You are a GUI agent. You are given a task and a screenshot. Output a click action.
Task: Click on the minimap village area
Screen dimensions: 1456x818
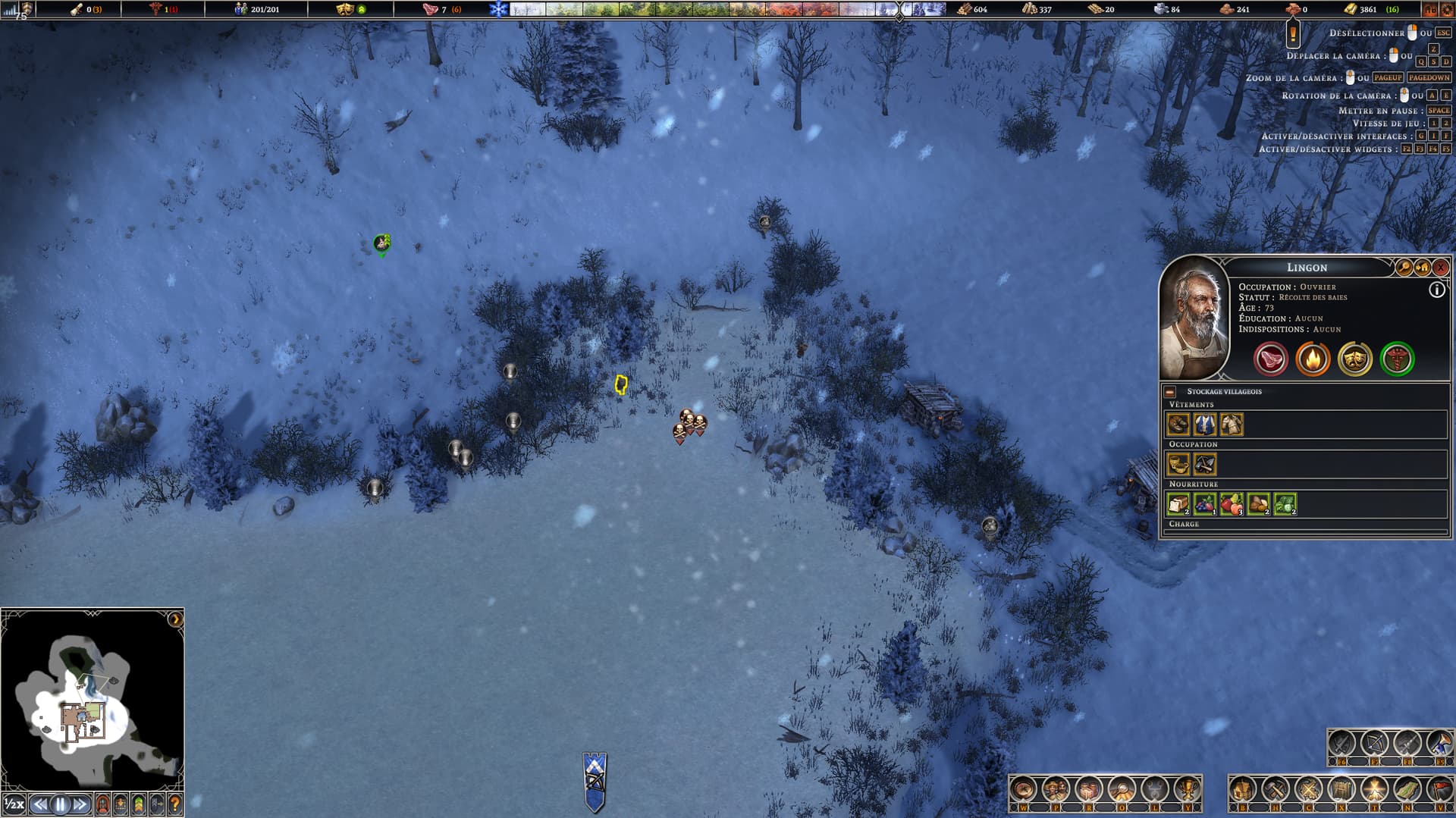pos(80,719)
